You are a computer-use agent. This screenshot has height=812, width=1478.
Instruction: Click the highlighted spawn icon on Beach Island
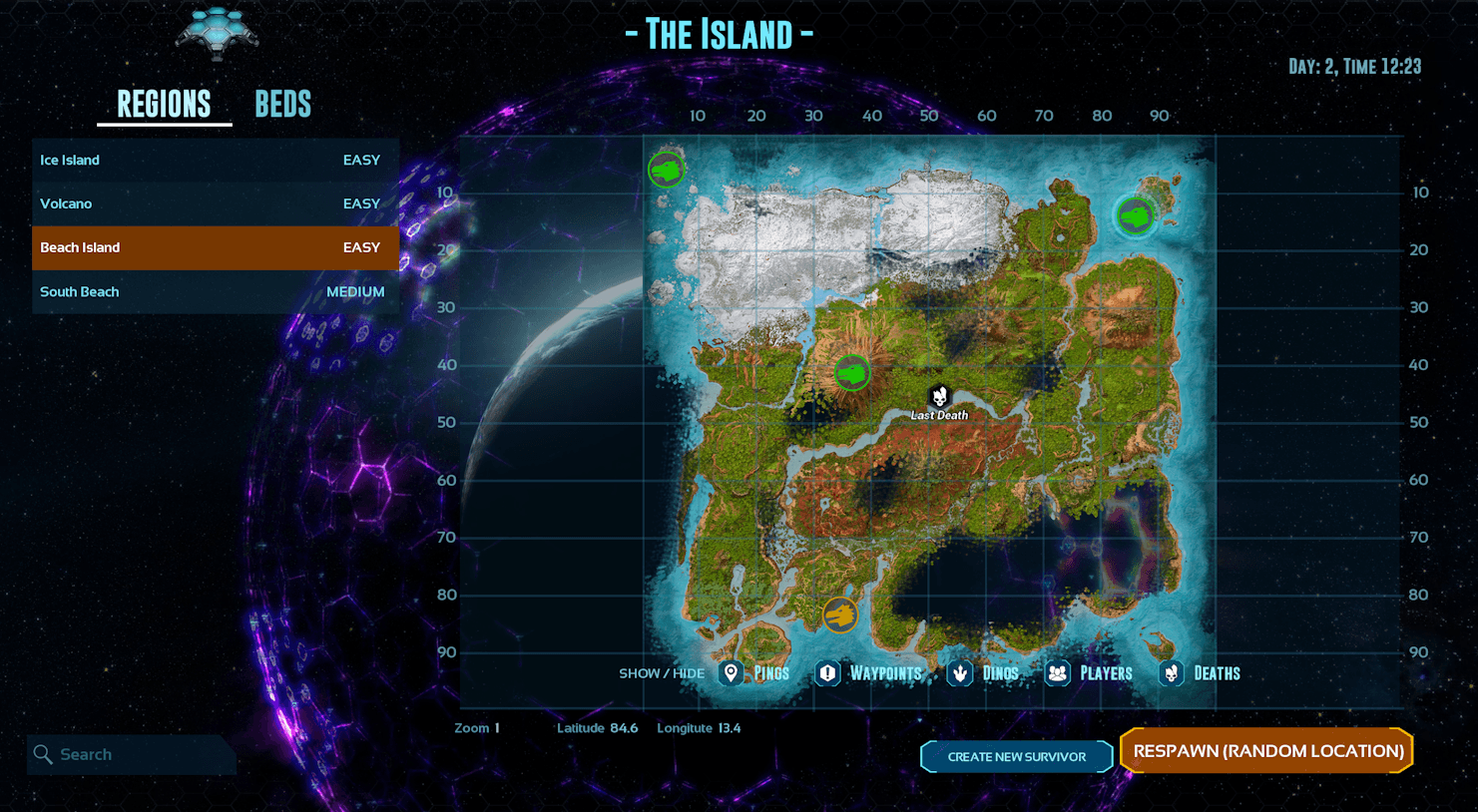[1135, 215]
